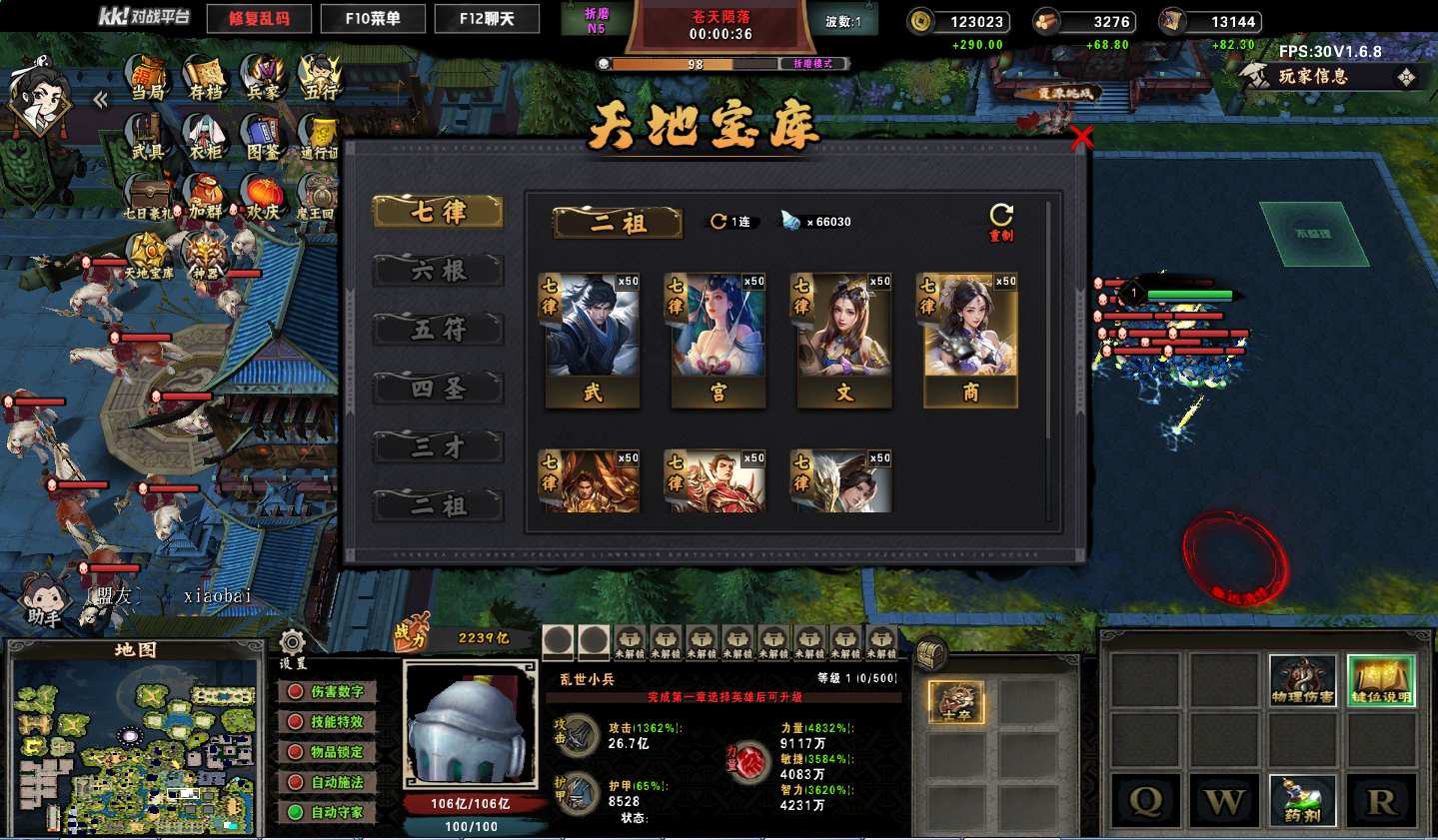Choose the 文 hero card

[843, 340]
